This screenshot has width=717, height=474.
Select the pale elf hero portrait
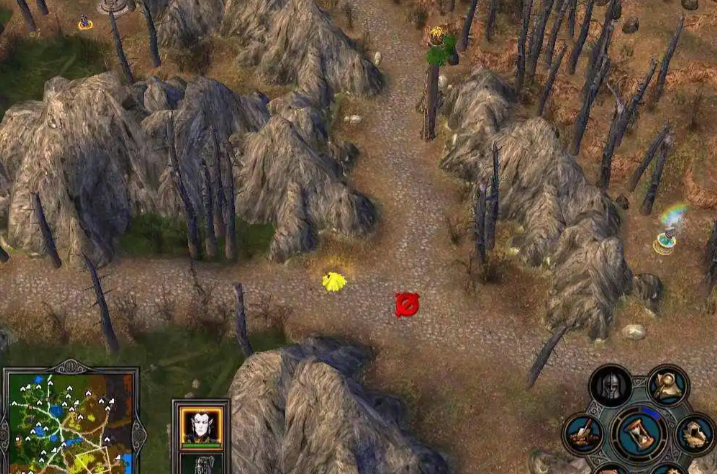(x=201, y=427)
